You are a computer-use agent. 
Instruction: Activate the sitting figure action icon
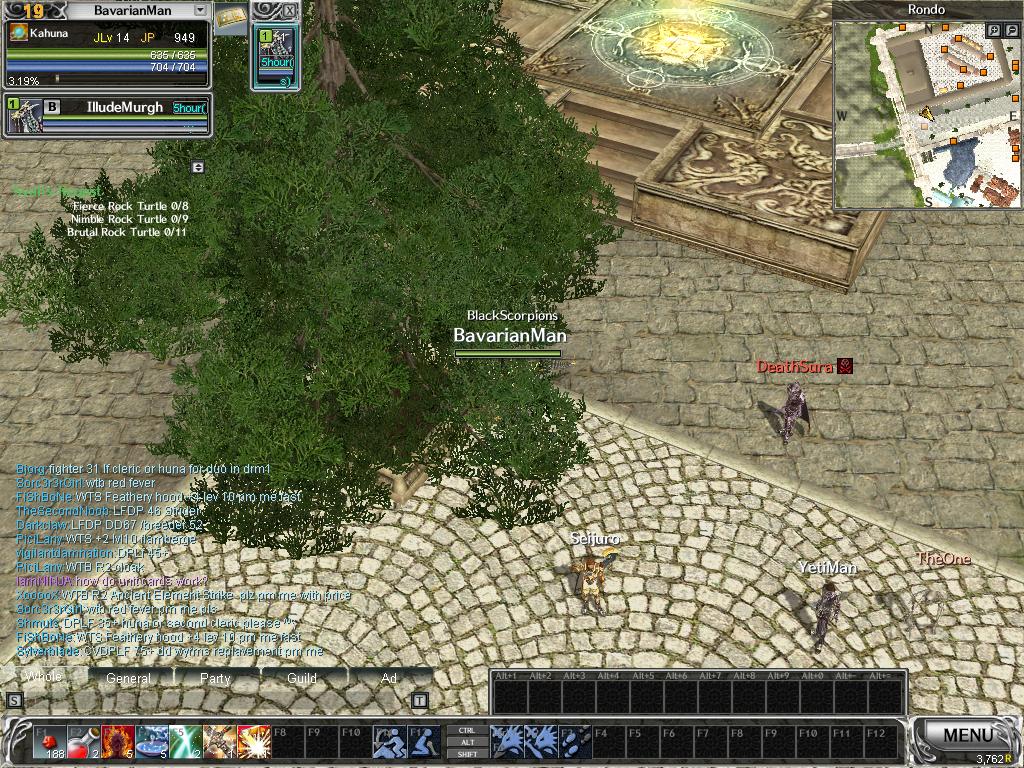tap(423, 742)
